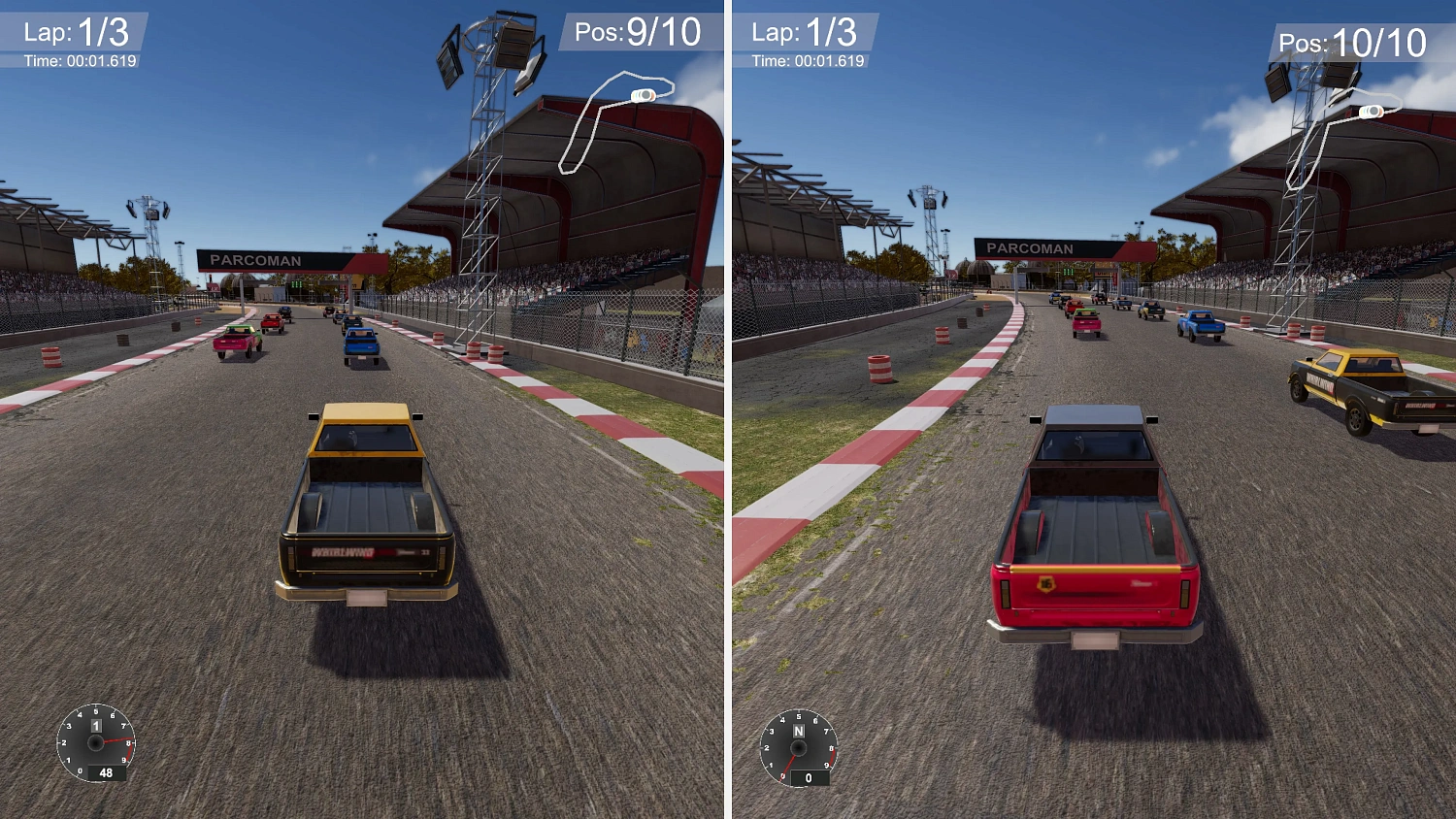Image resolution: width=1456 pixels, height=819 pixels.
Task: Click the gear indicator showing 1
Action: click(96, 724)
